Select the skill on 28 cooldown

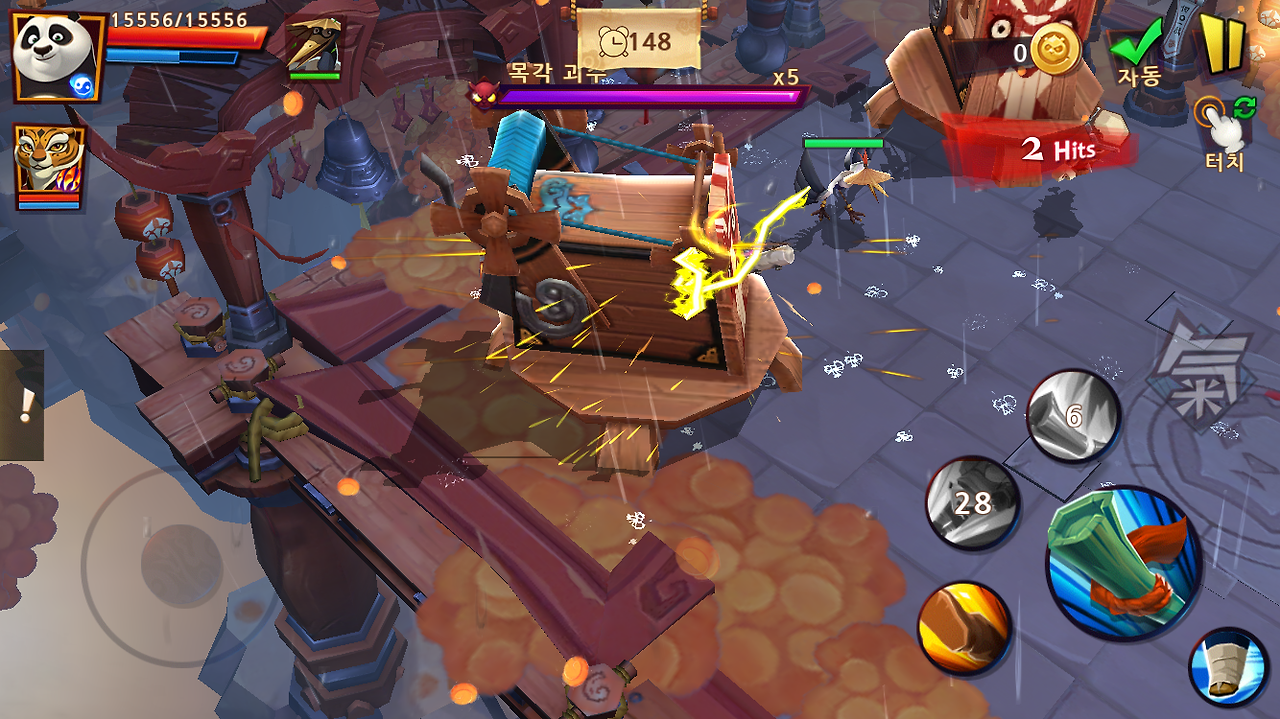point(972,503)
